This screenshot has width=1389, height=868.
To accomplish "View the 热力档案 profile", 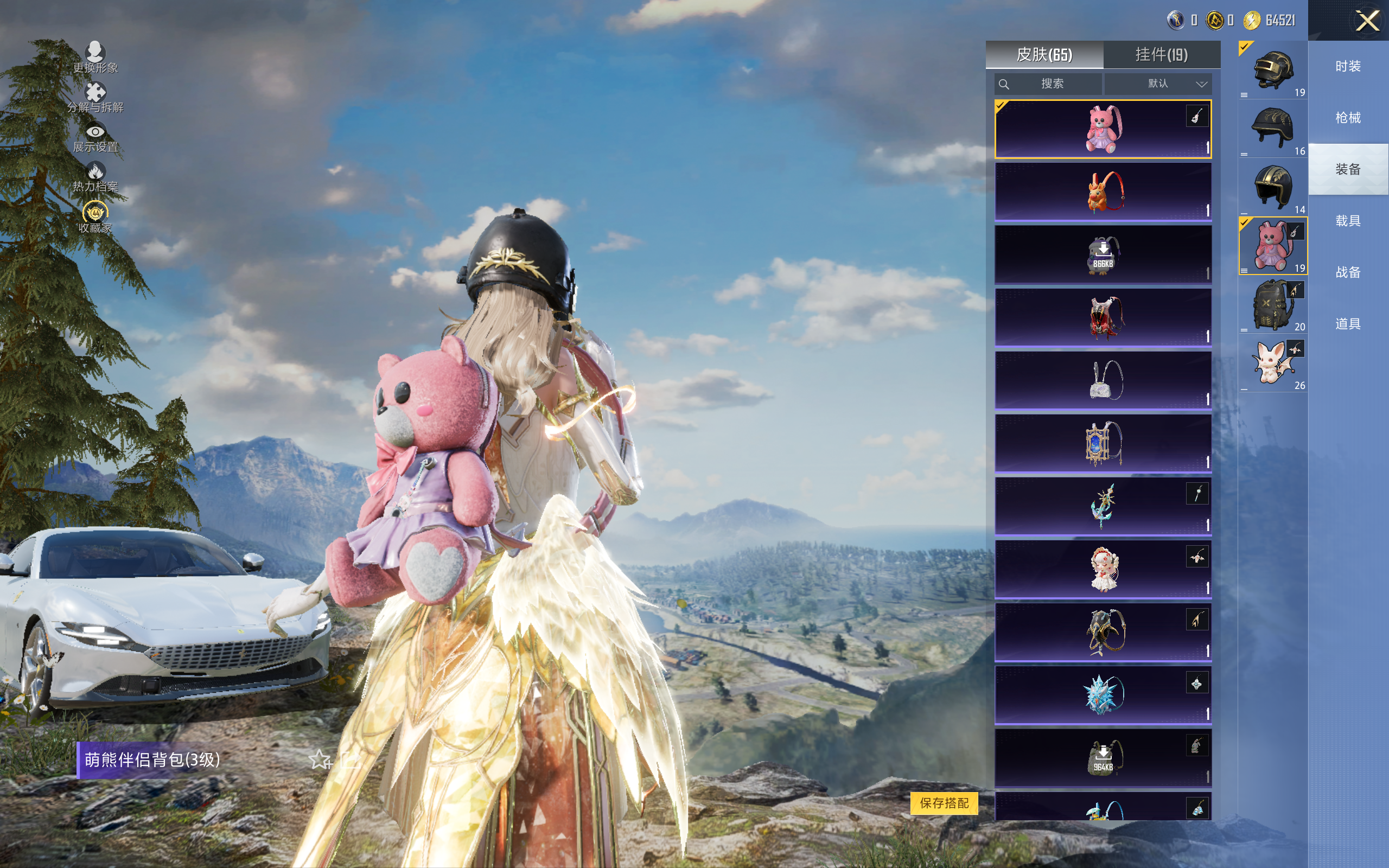I will click(x=95, y=177).
